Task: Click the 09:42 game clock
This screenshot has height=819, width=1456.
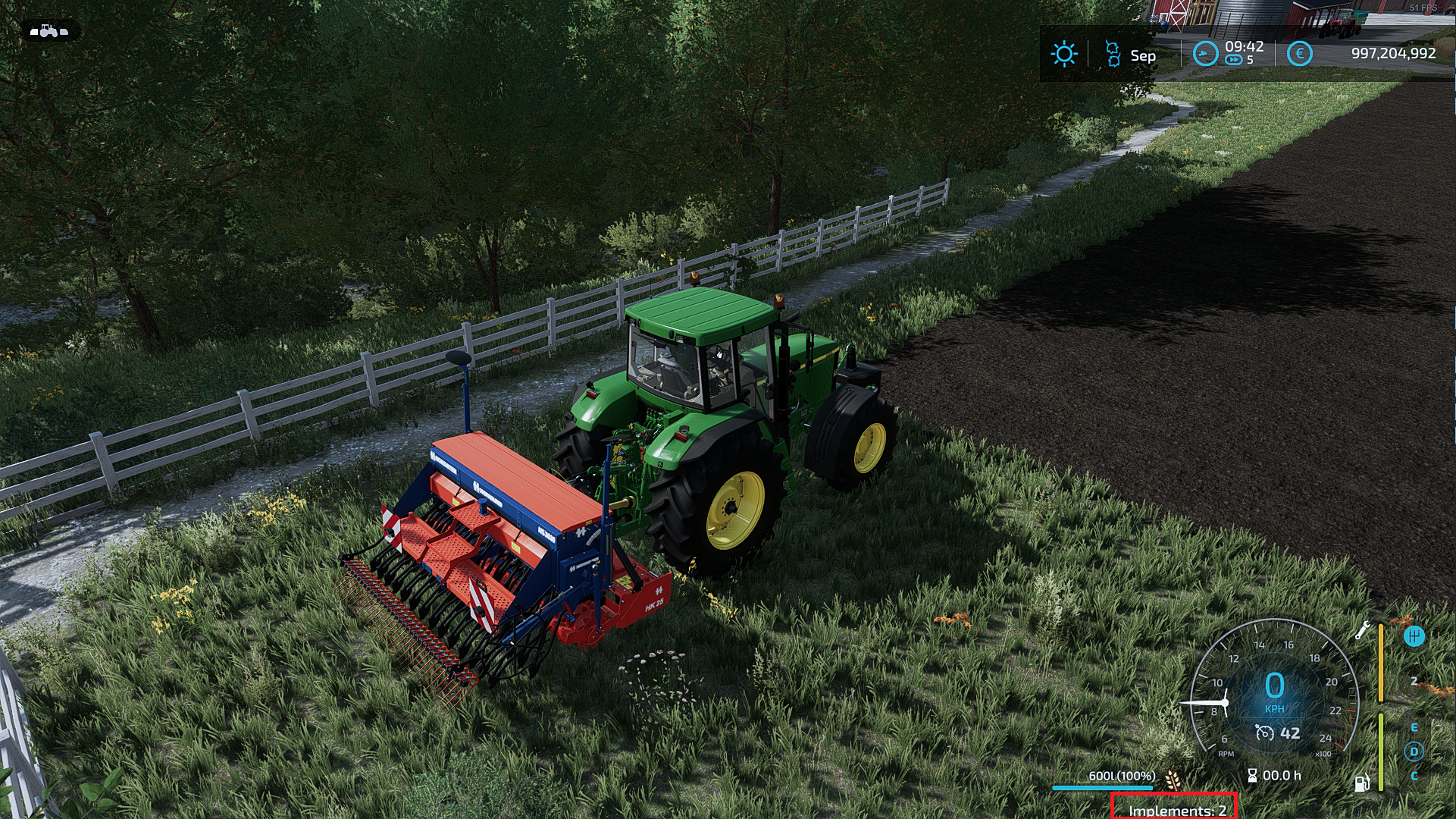Action: pyautogui.click(x=1244, y=47)
